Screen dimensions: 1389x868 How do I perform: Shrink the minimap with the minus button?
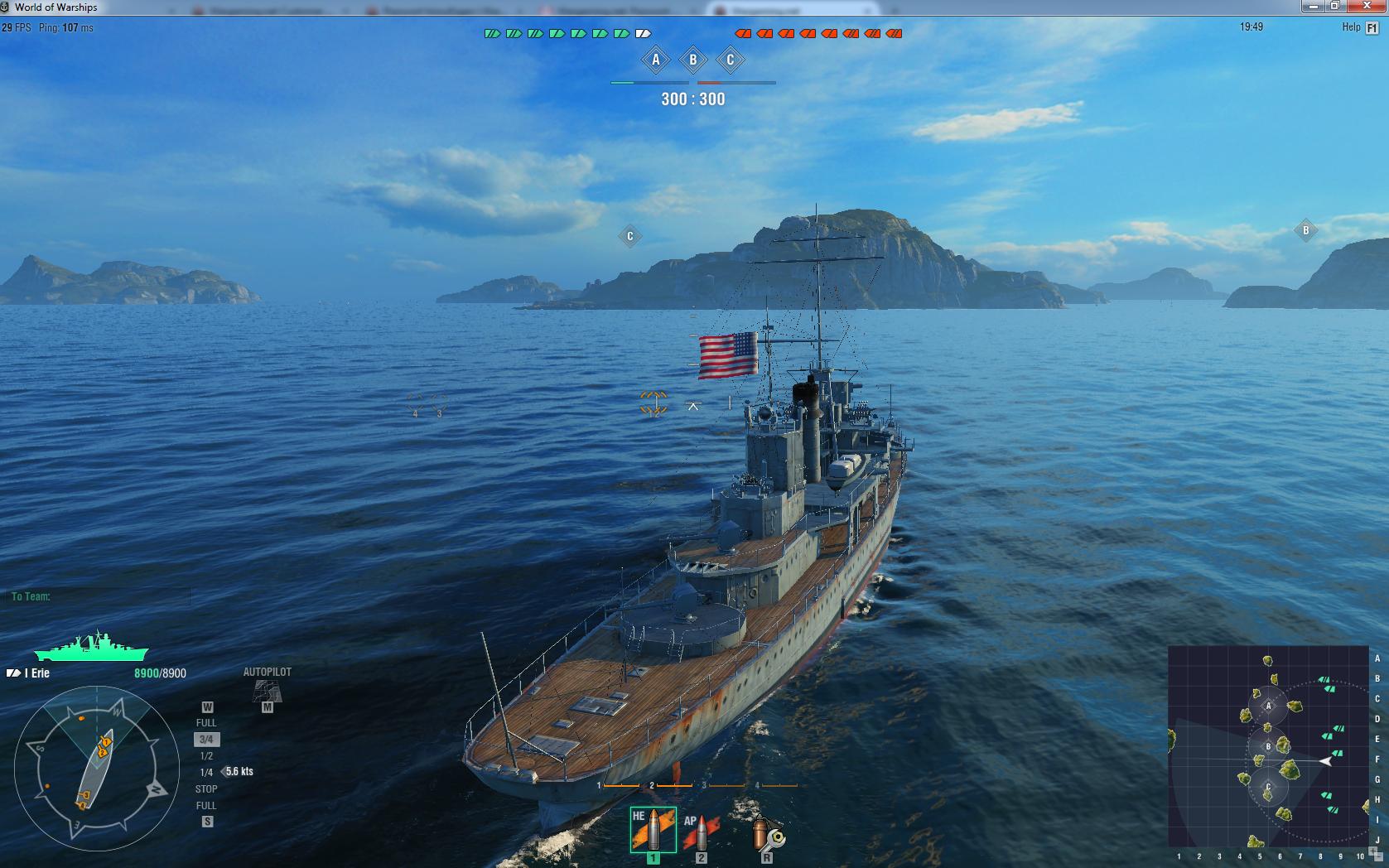tap(1378, 856)
